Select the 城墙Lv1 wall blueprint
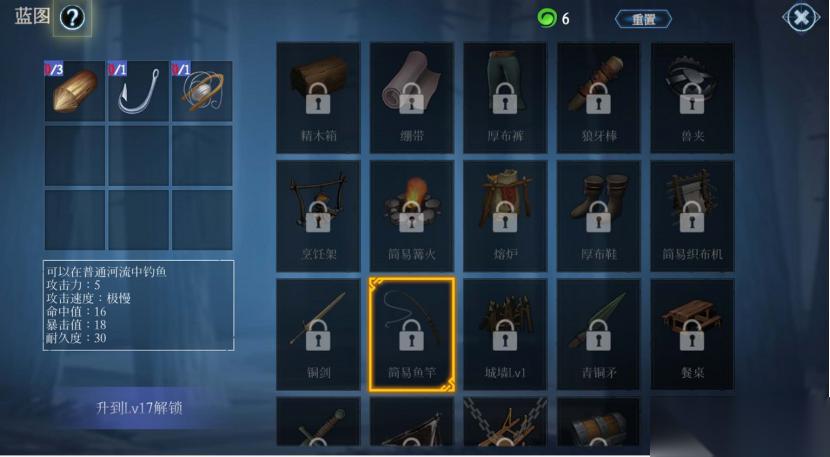Viewport: 830px width, 457px height. [505, 334]
